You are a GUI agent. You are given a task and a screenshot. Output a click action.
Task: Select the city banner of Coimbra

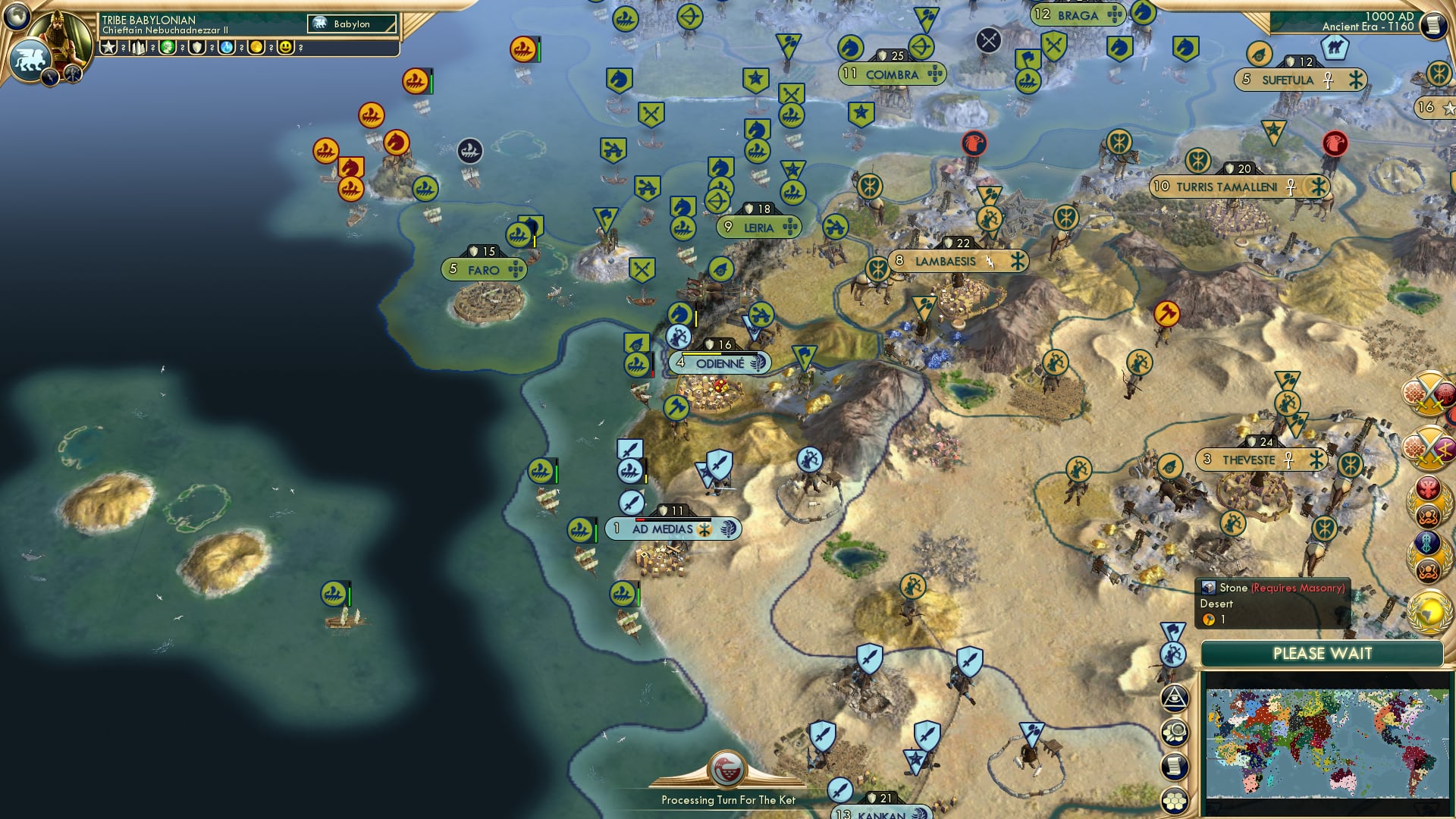(893, 76)
